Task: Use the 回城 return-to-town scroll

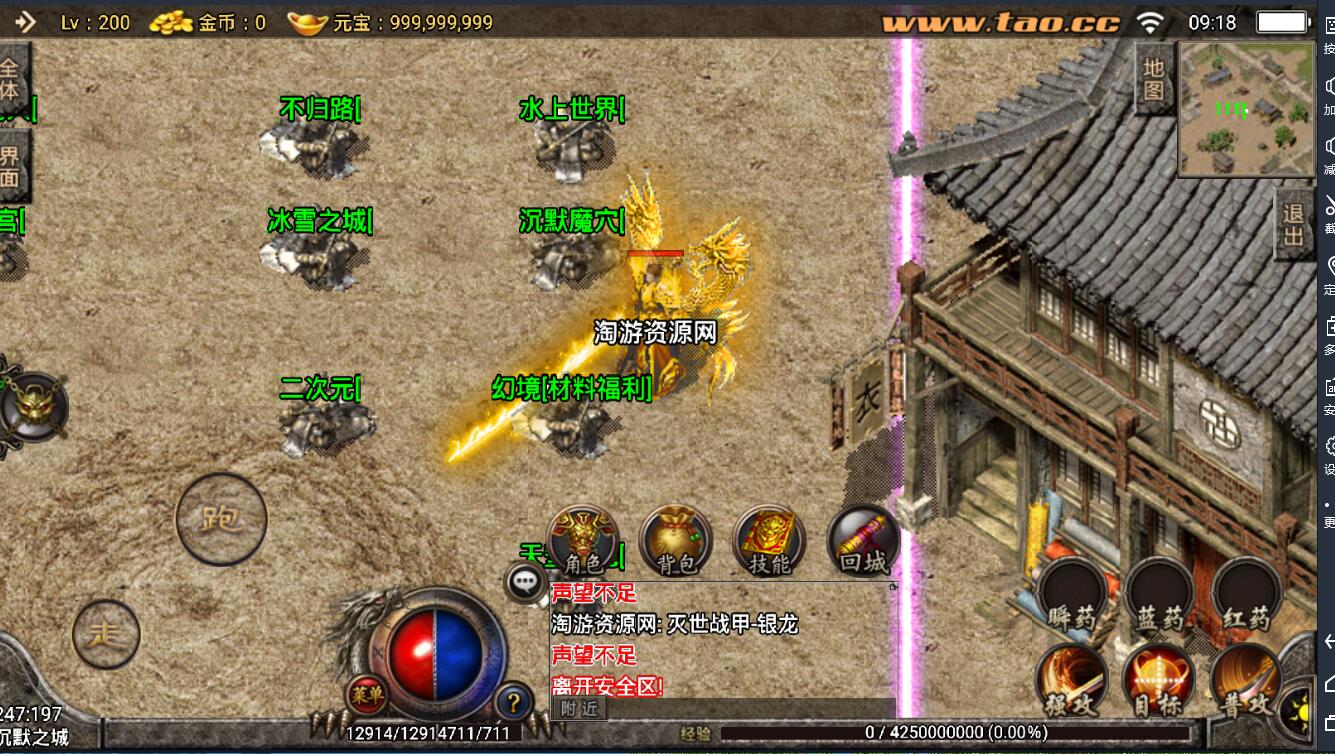Action: 863,541
